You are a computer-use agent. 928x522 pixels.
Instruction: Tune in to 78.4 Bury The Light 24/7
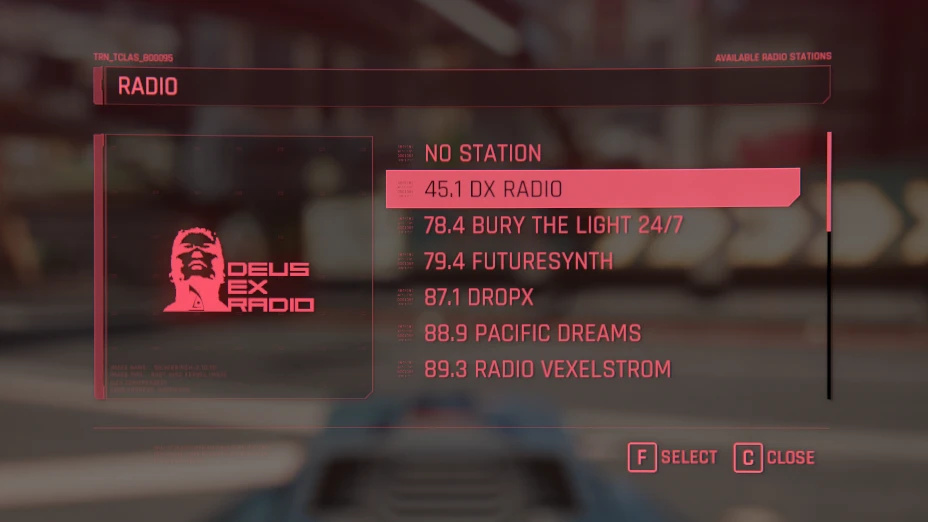(x=553, y=225)
